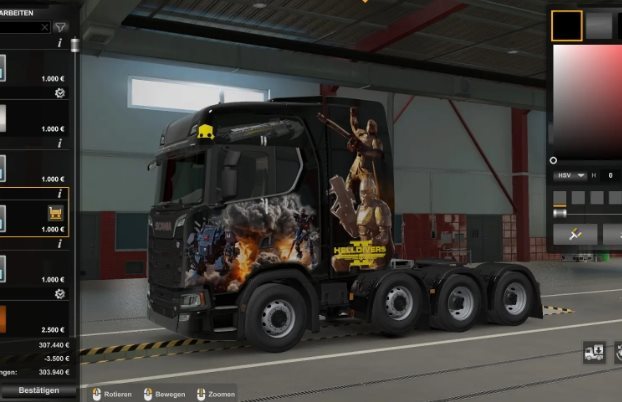The width and height of the screenshot is (622, 402).
Task: Select the black primary color swatch
Action: coord(567,26)
